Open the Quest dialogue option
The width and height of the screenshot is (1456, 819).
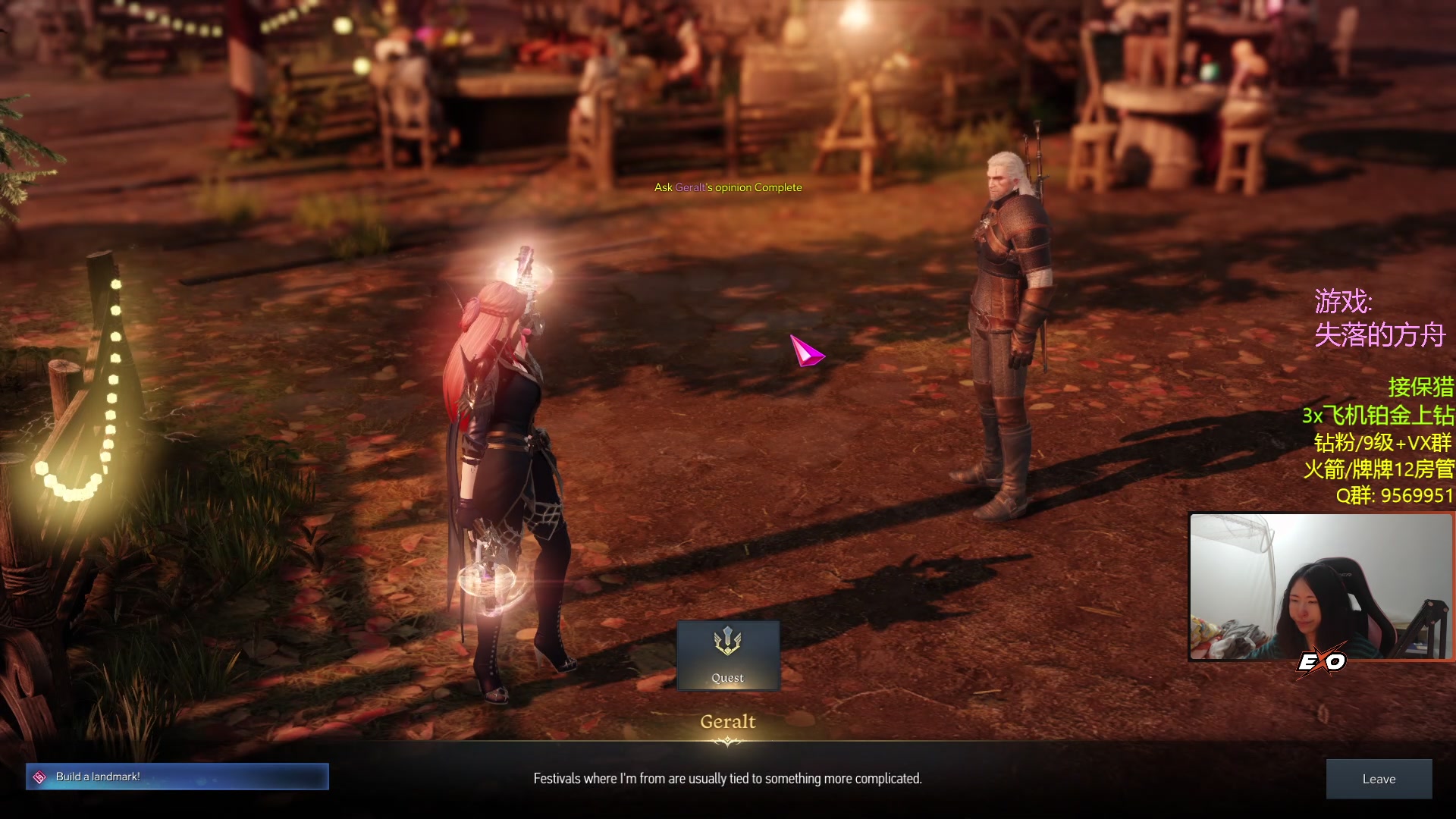click(x=727, y=655)
